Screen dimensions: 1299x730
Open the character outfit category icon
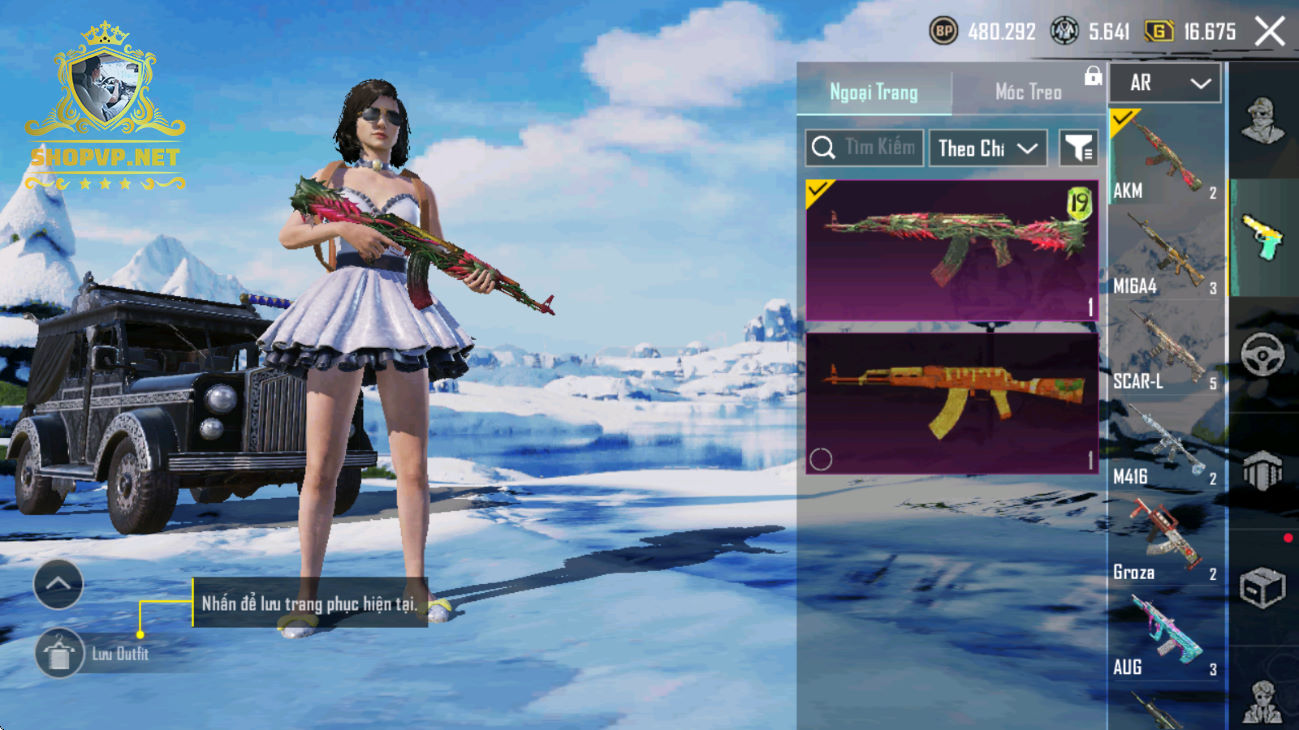tap(1262, 120)
